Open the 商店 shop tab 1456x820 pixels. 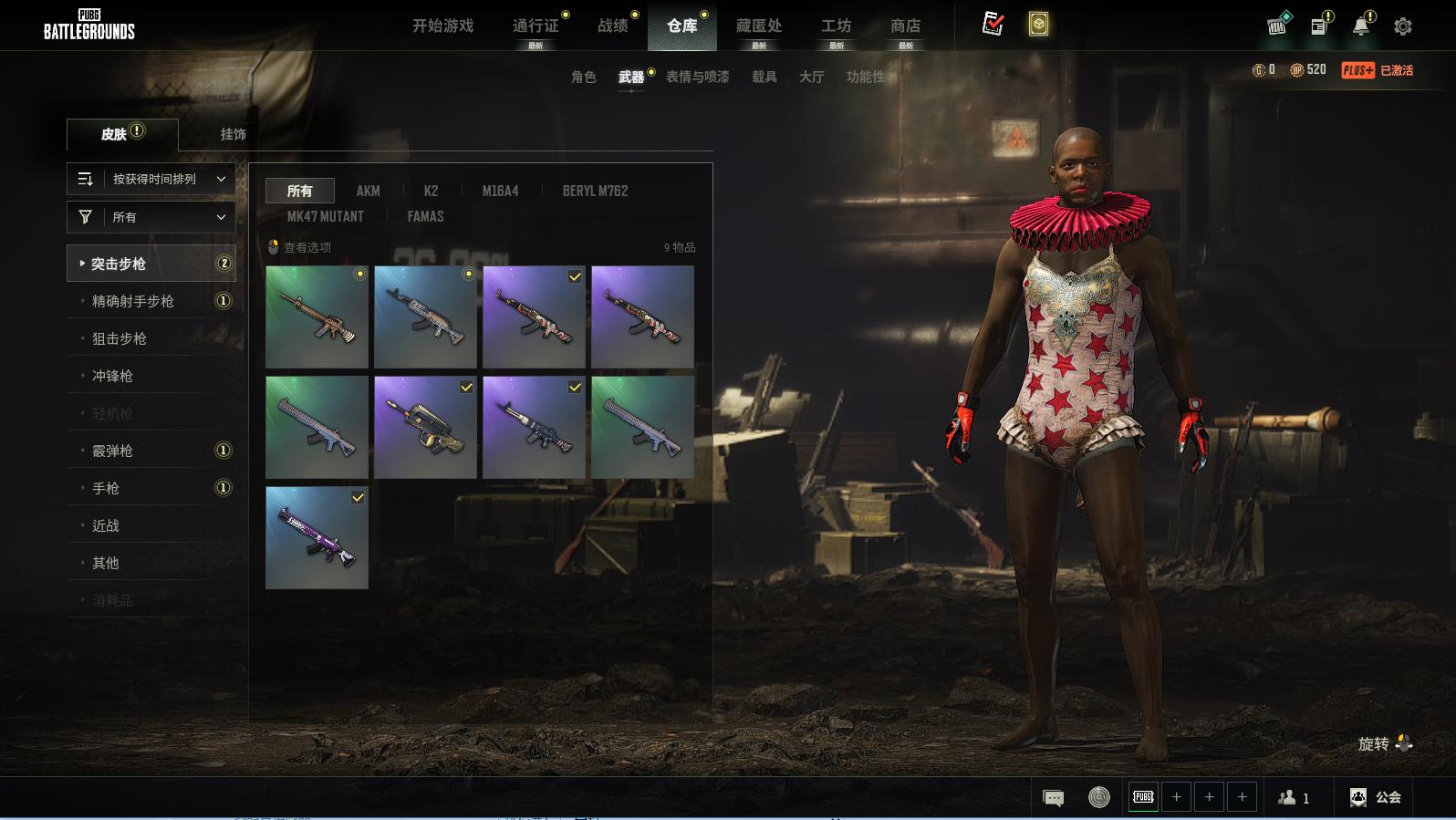[905, 26]
